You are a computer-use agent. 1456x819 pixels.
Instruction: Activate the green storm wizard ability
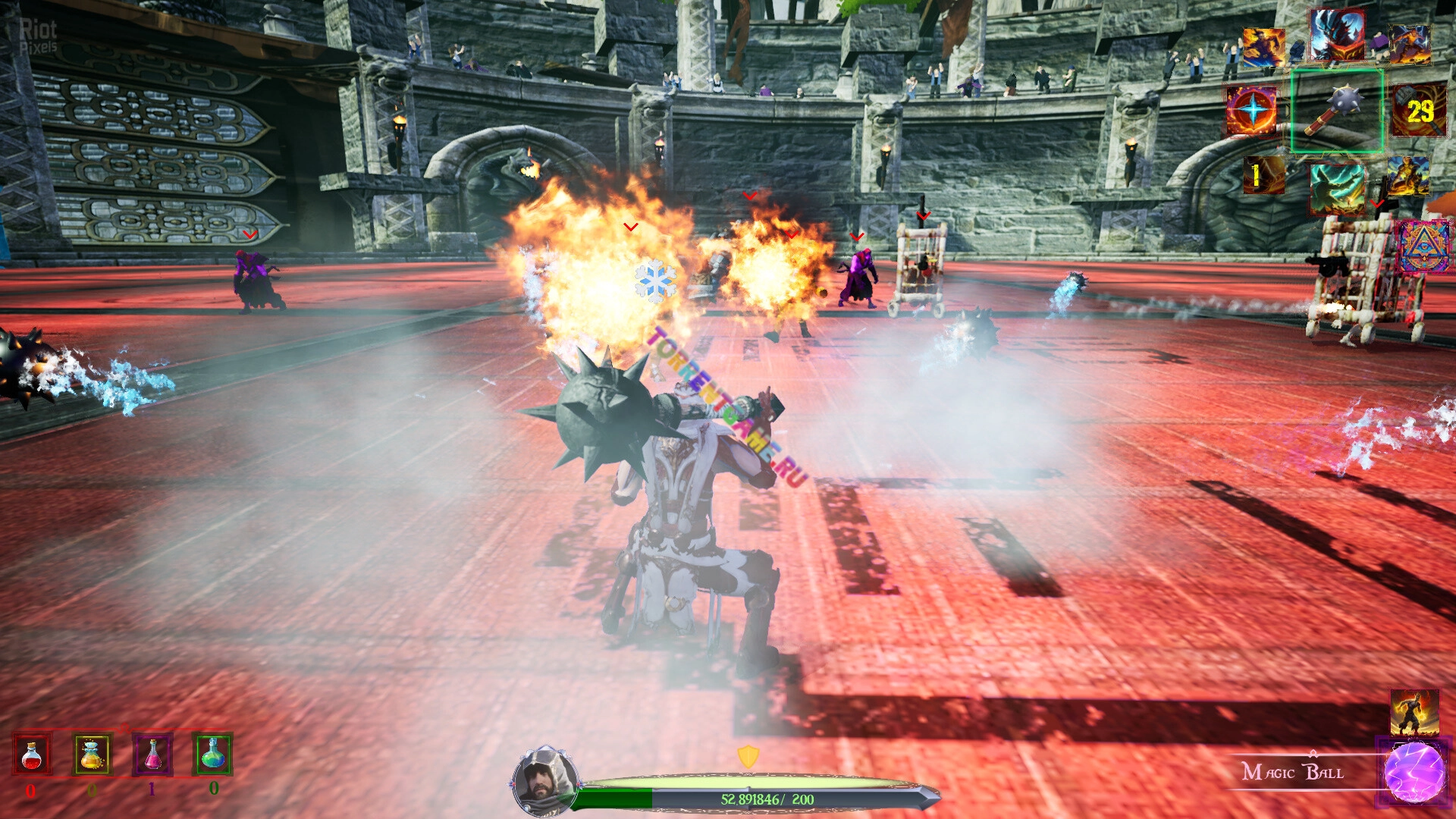[1337, 187]
